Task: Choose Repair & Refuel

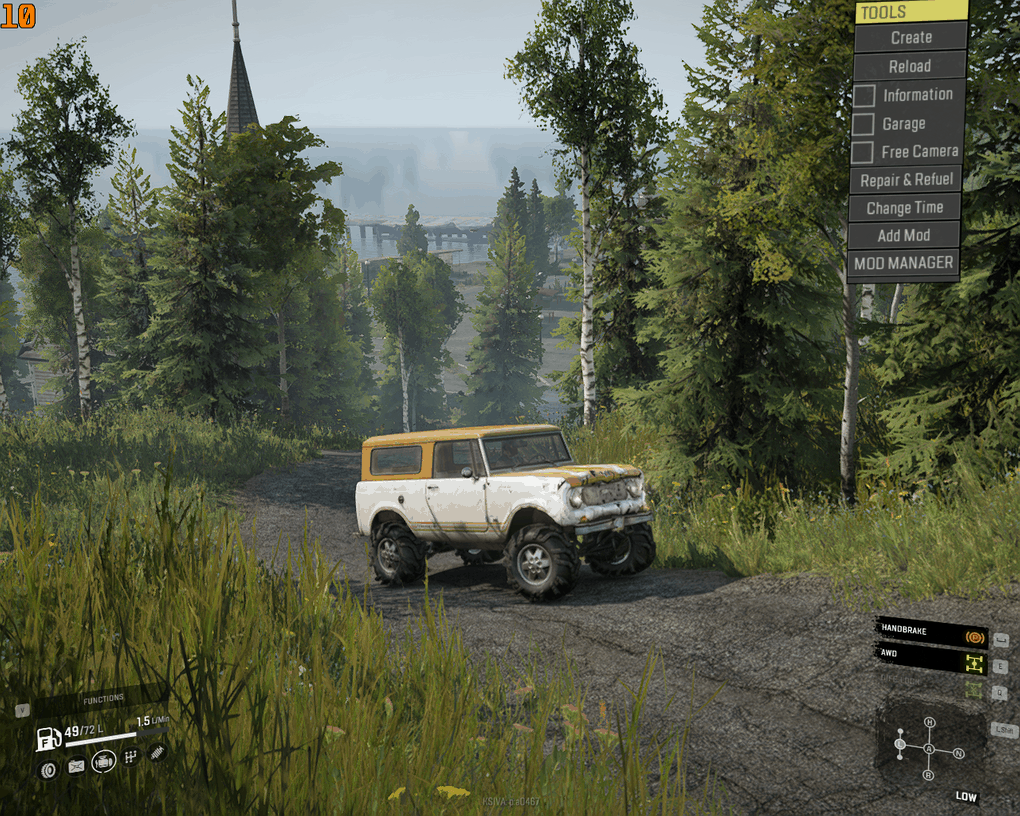Action: pos(906,180)
